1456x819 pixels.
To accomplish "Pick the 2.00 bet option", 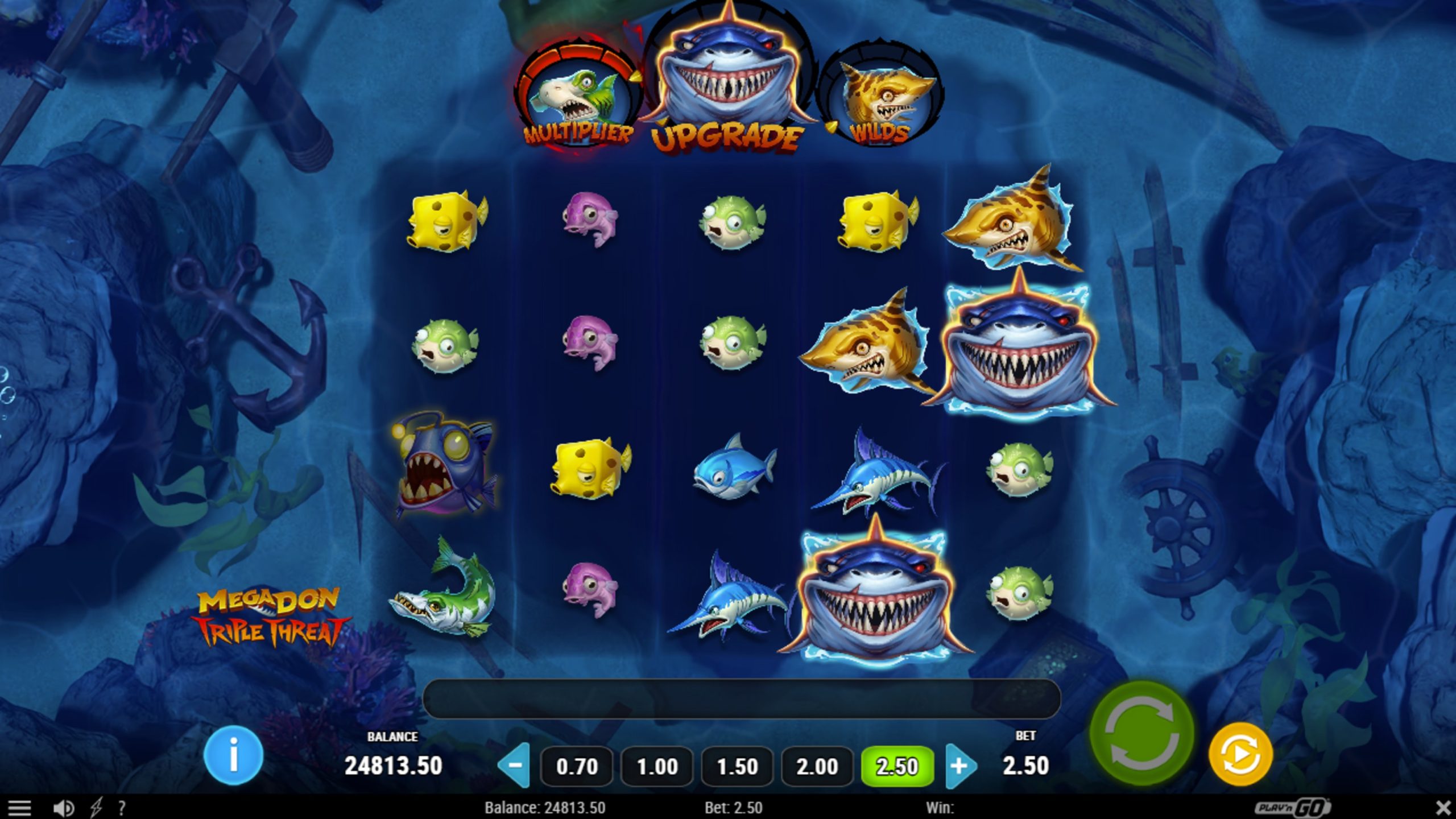I will click(817, 766).
